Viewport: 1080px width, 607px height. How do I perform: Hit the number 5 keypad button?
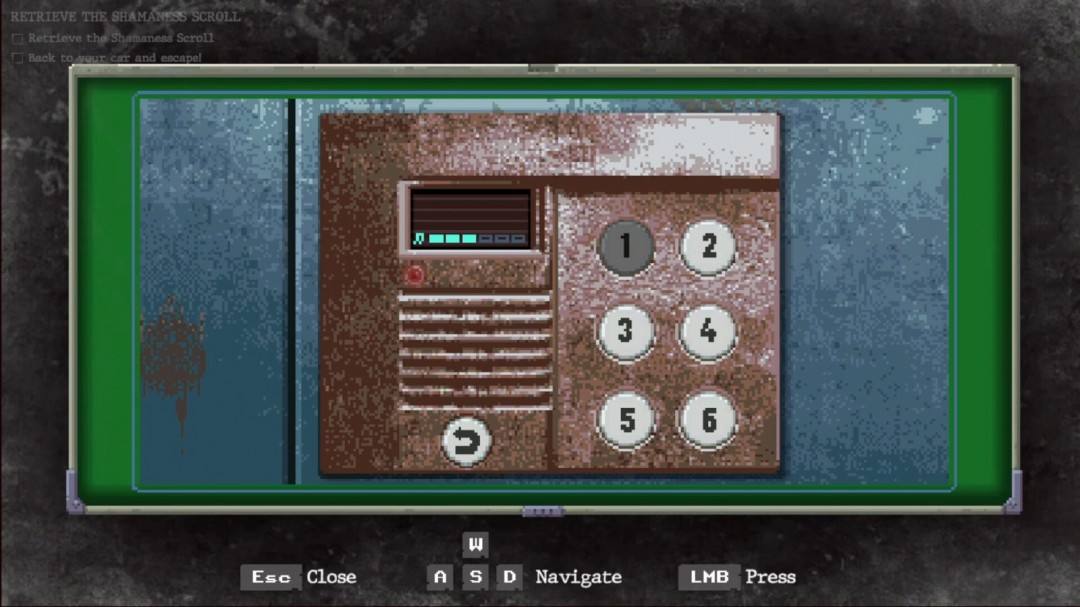(x=626, y=420)
